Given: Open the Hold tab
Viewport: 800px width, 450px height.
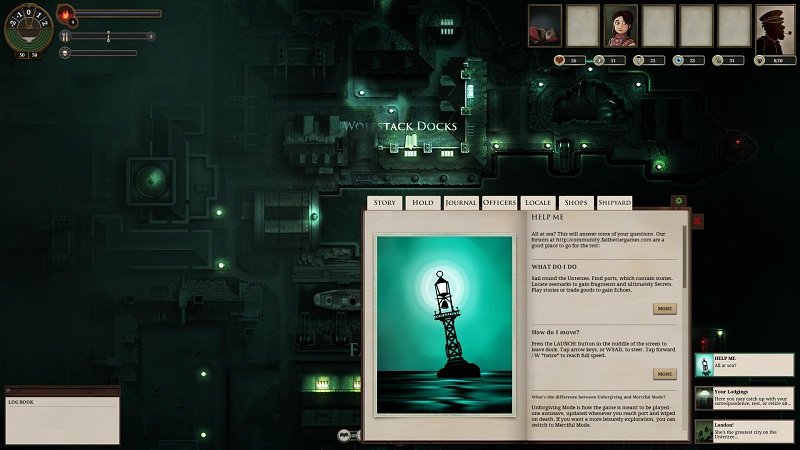Looking at the screenshot, I should 423,202.
